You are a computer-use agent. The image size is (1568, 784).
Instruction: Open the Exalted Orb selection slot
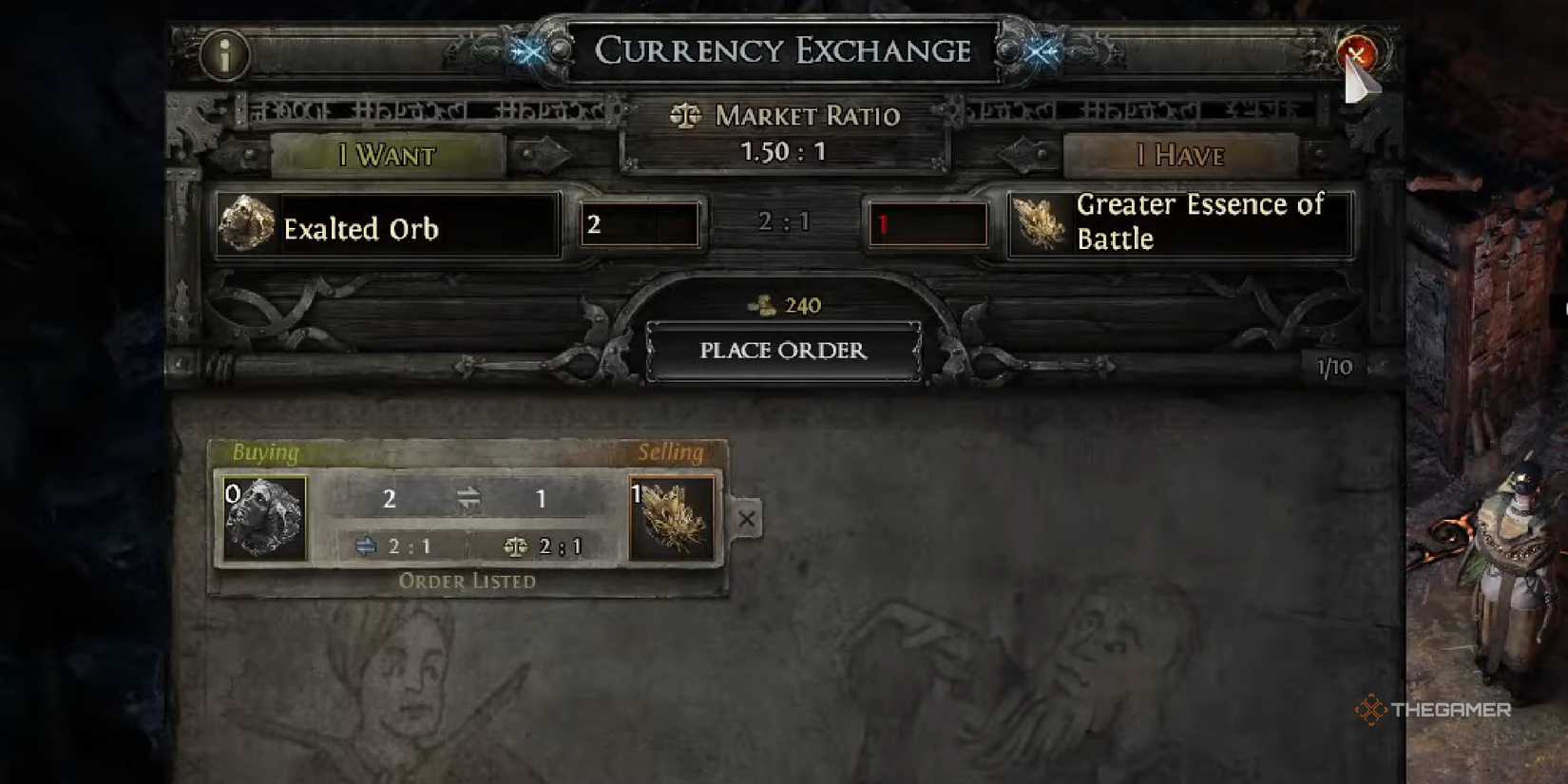click(x=390, y=225)
